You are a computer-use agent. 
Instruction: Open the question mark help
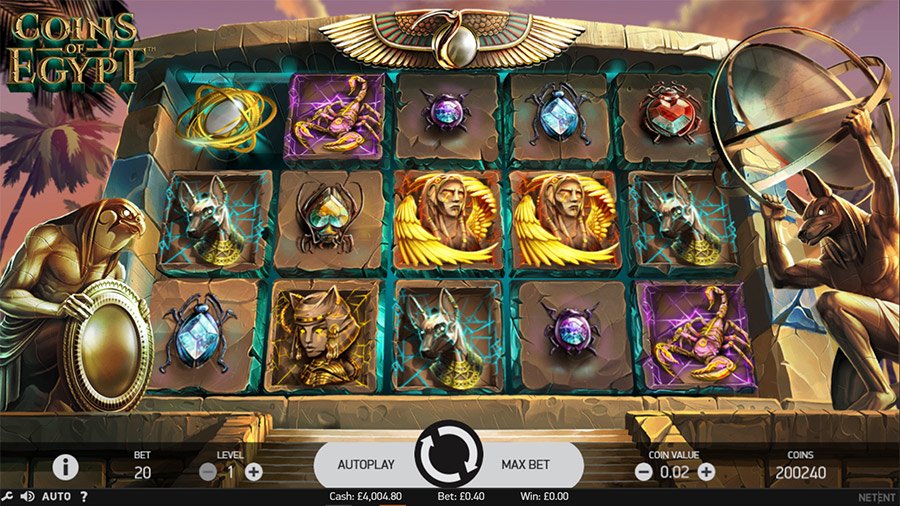pyautogui.click(x=84, y=496)
